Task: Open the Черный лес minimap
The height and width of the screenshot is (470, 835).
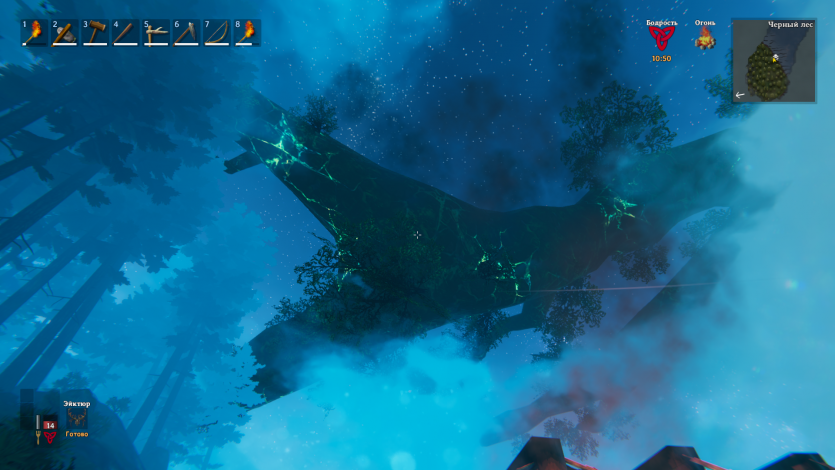Action: tap(773, 60)
